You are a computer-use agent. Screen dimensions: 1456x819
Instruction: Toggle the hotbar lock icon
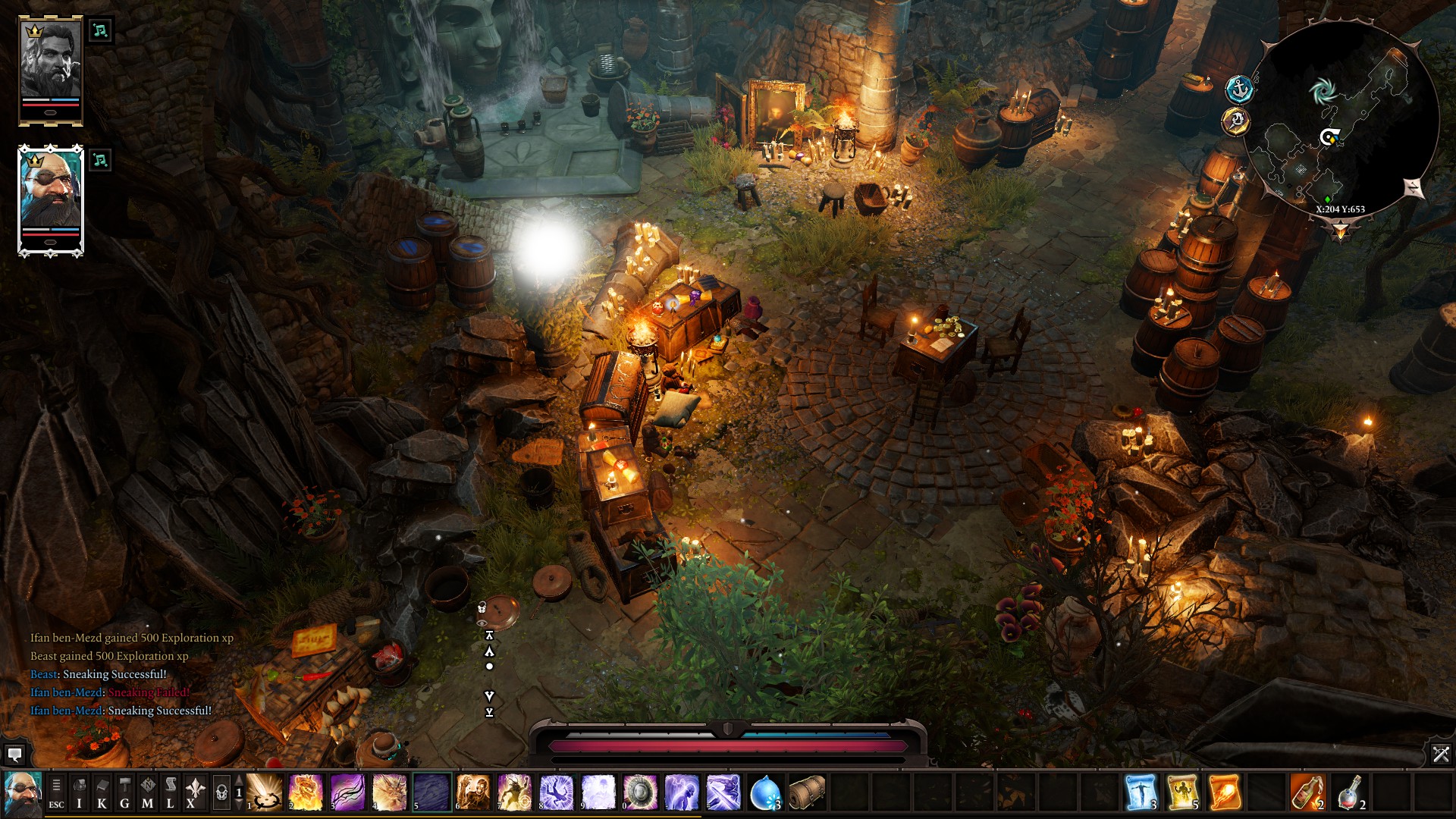tap(221, 793)
